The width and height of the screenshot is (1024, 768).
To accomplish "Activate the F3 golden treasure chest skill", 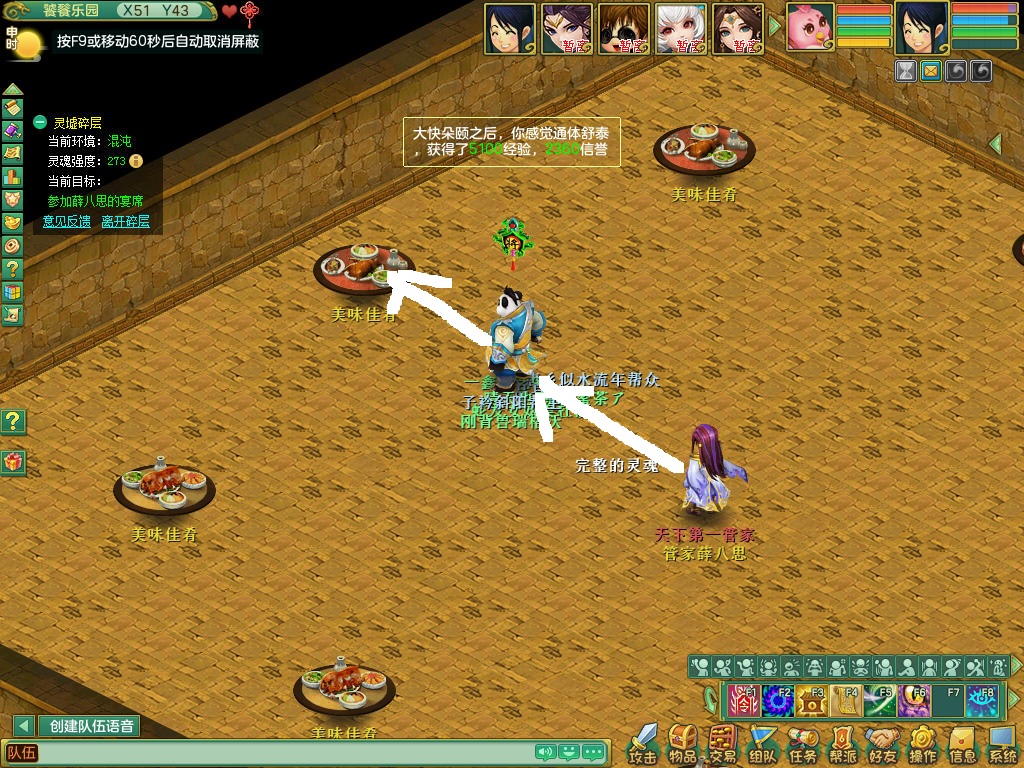I will coord(812,700).
